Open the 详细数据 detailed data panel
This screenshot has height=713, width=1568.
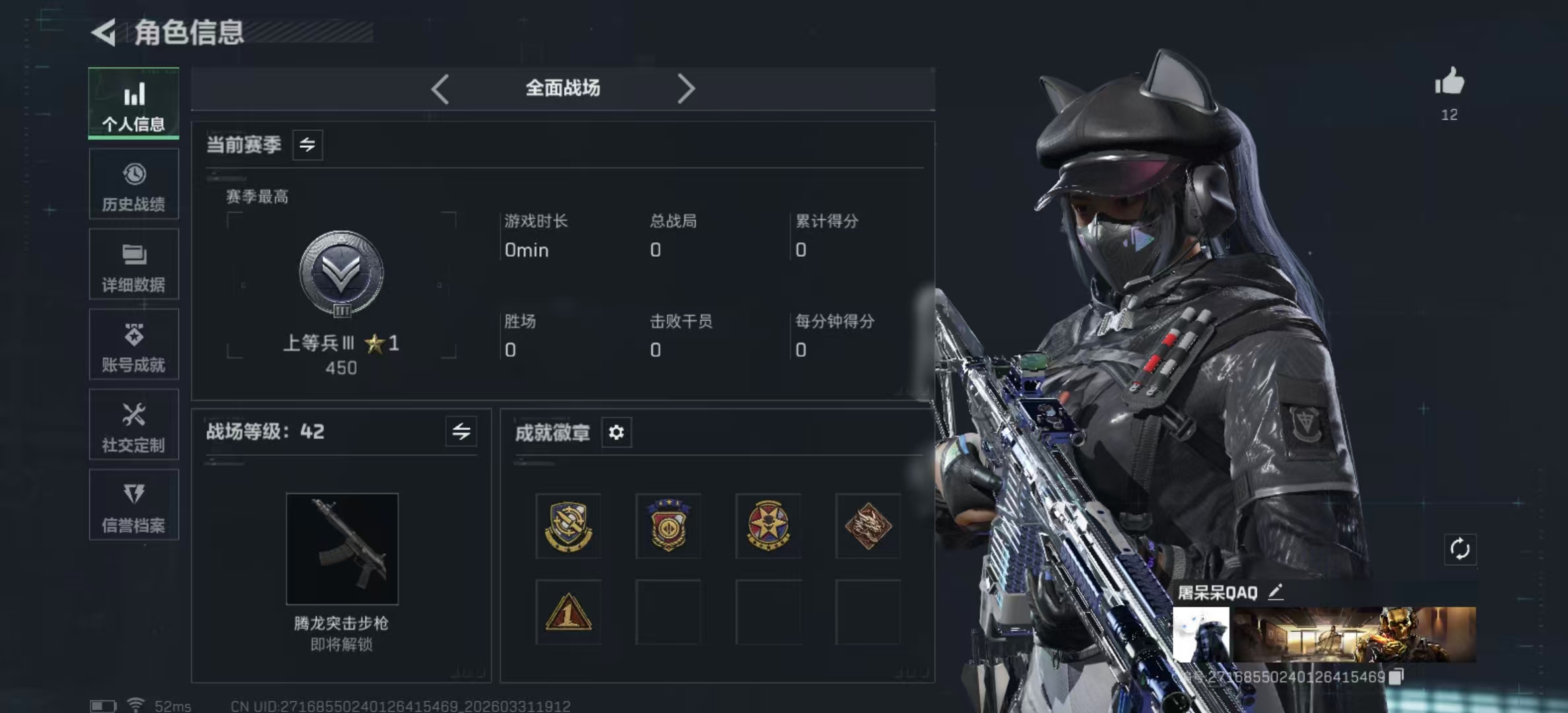pos(134,265)
